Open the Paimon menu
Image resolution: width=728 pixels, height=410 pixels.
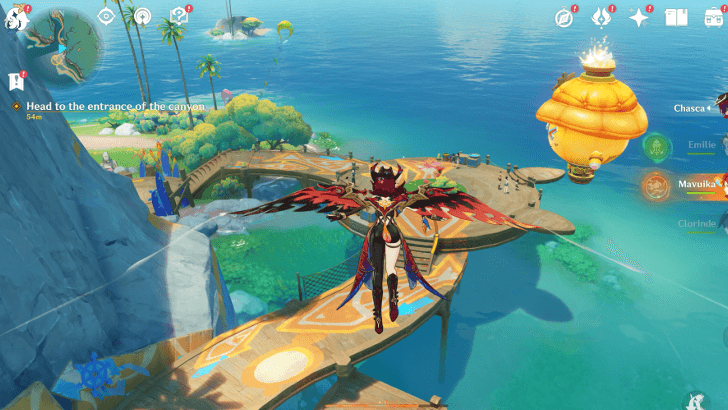18,16
